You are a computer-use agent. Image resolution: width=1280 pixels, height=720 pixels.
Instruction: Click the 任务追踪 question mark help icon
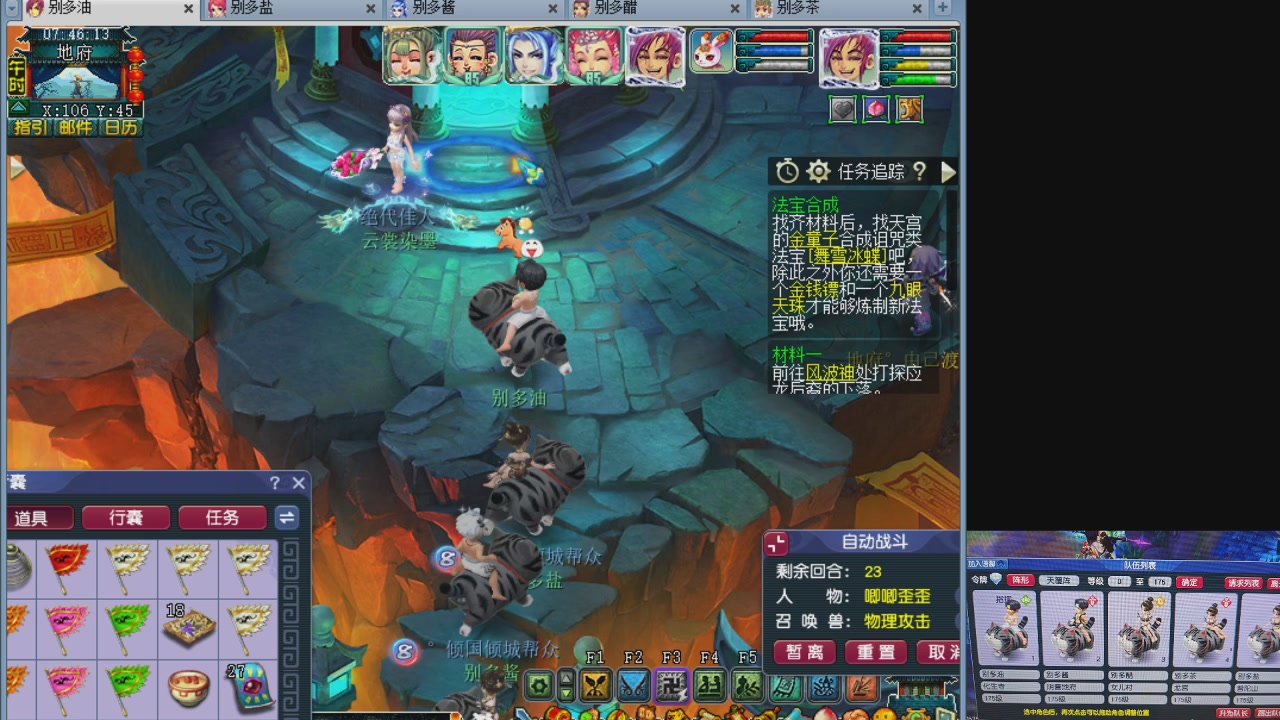click(x=917, y=171)
